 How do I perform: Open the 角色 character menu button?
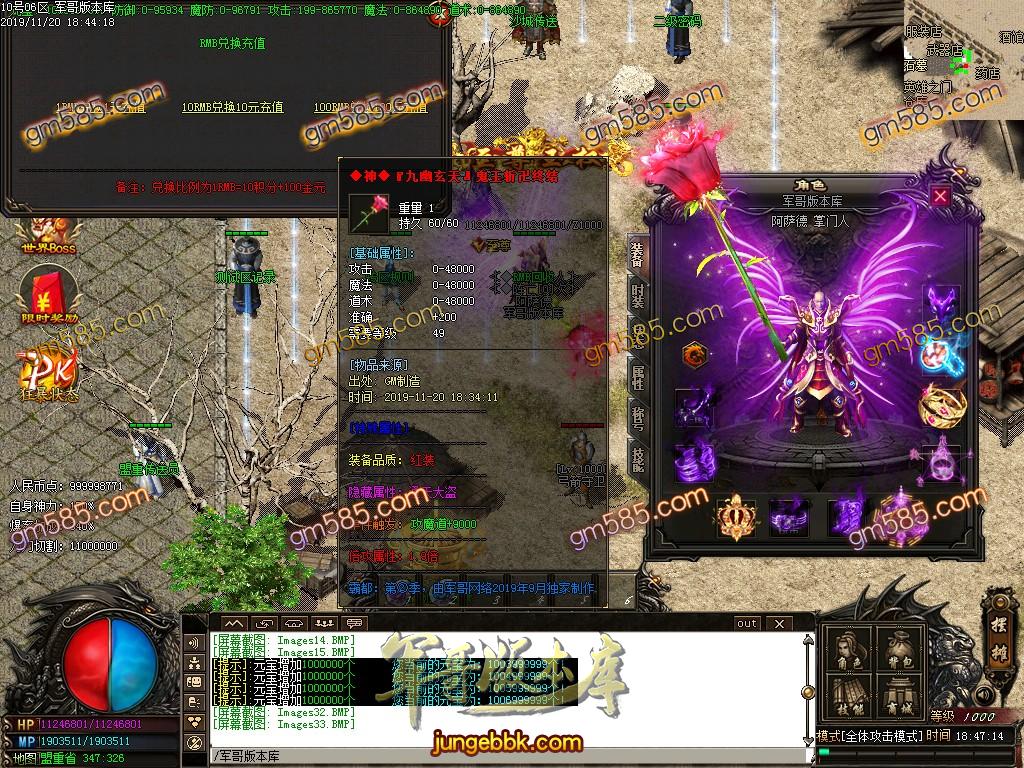[x=847, y=650]
